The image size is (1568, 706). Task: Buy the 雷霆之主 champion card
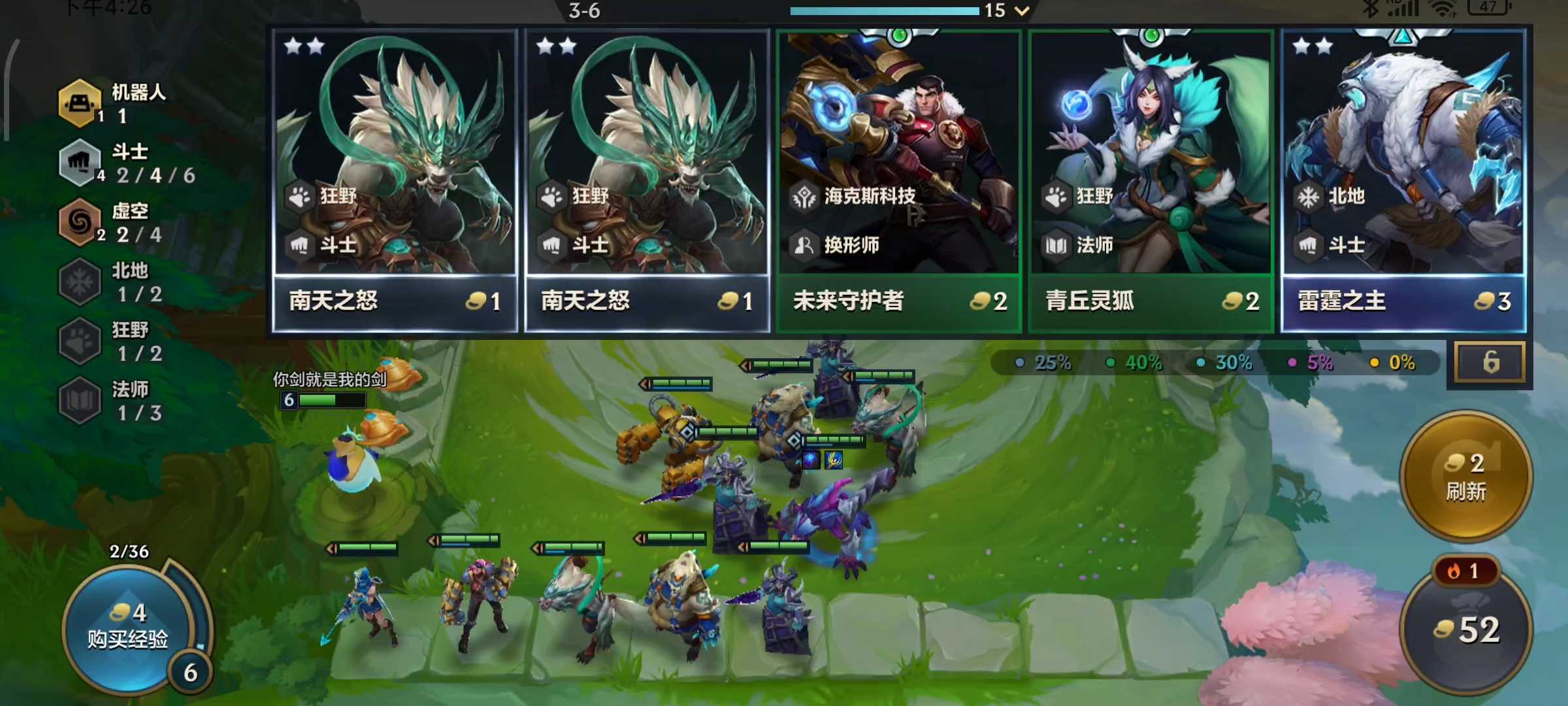[x=1403, y=180]
